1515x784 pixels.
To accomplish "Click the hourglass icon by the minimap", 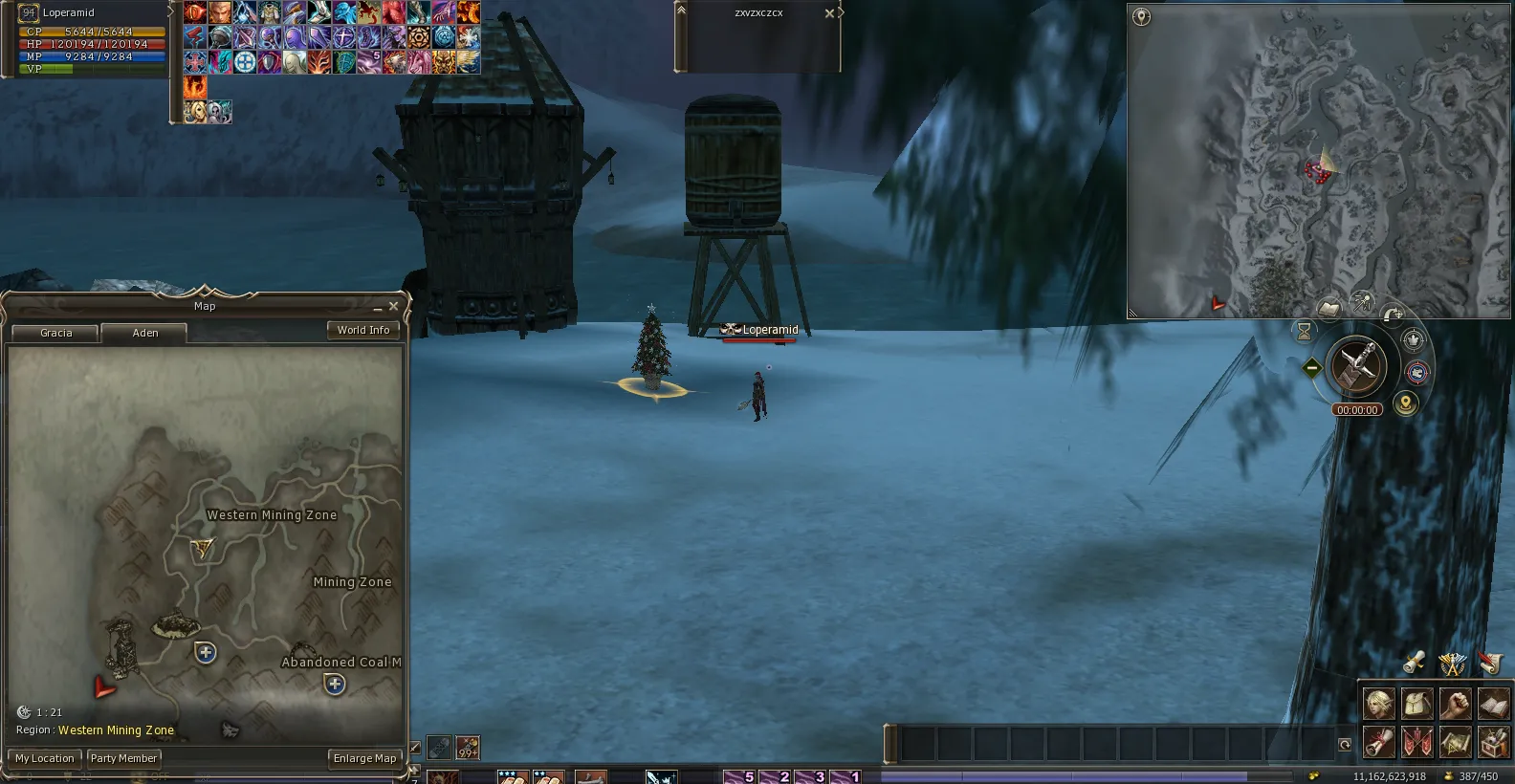I will click(1304, 331).
